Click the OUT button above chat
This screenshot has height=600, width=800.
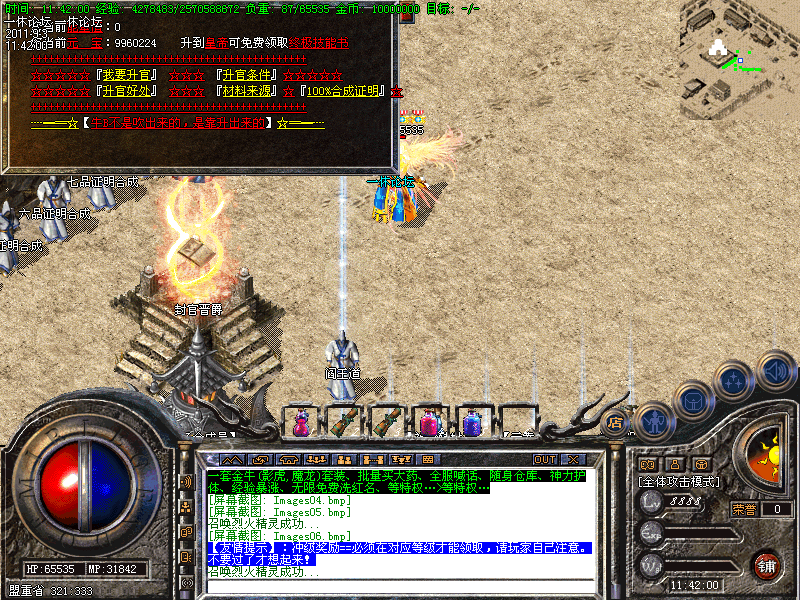click(x=545, y=460)
